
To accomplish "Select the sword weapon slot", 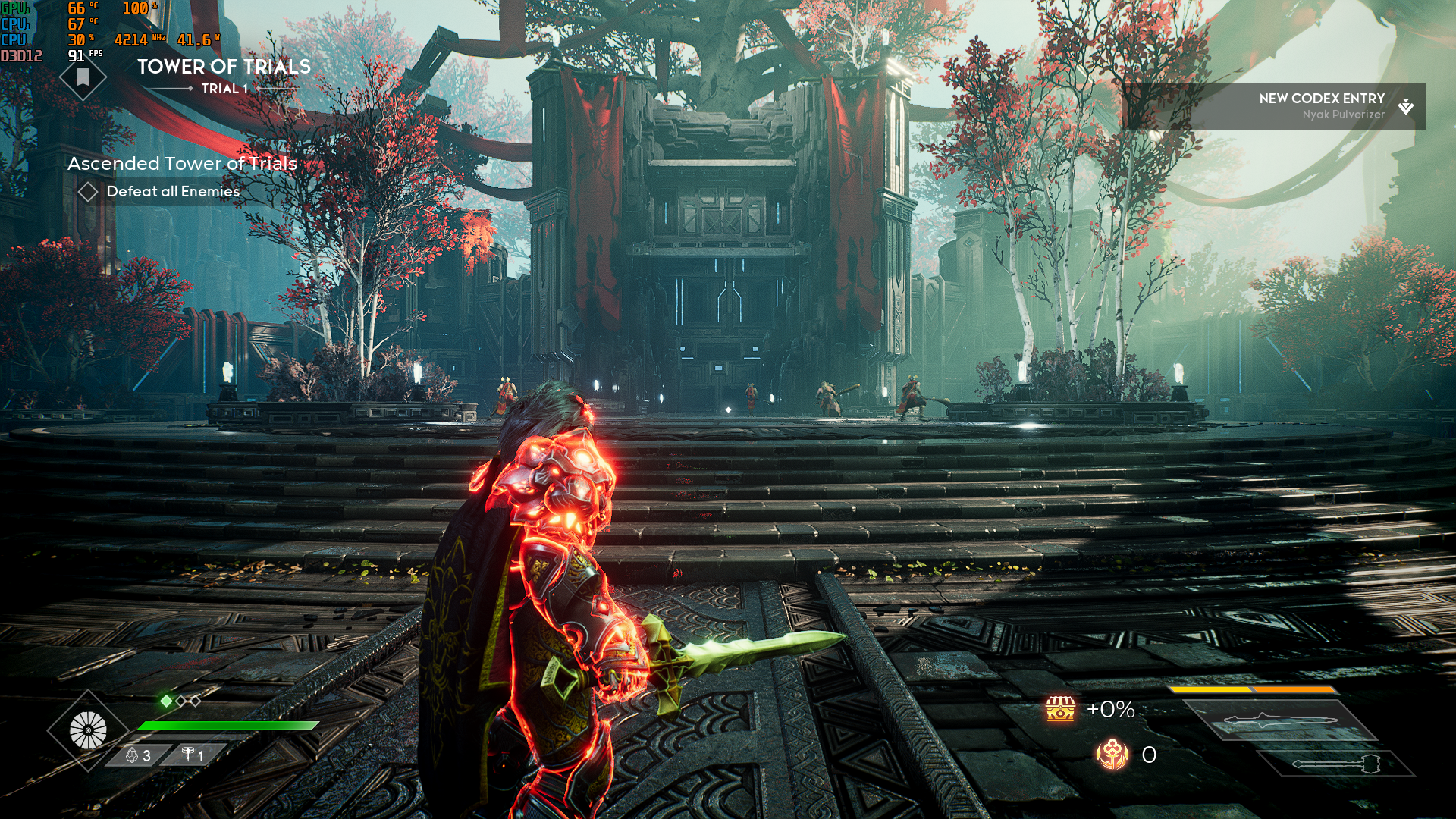I will (x=1280, y=720).
